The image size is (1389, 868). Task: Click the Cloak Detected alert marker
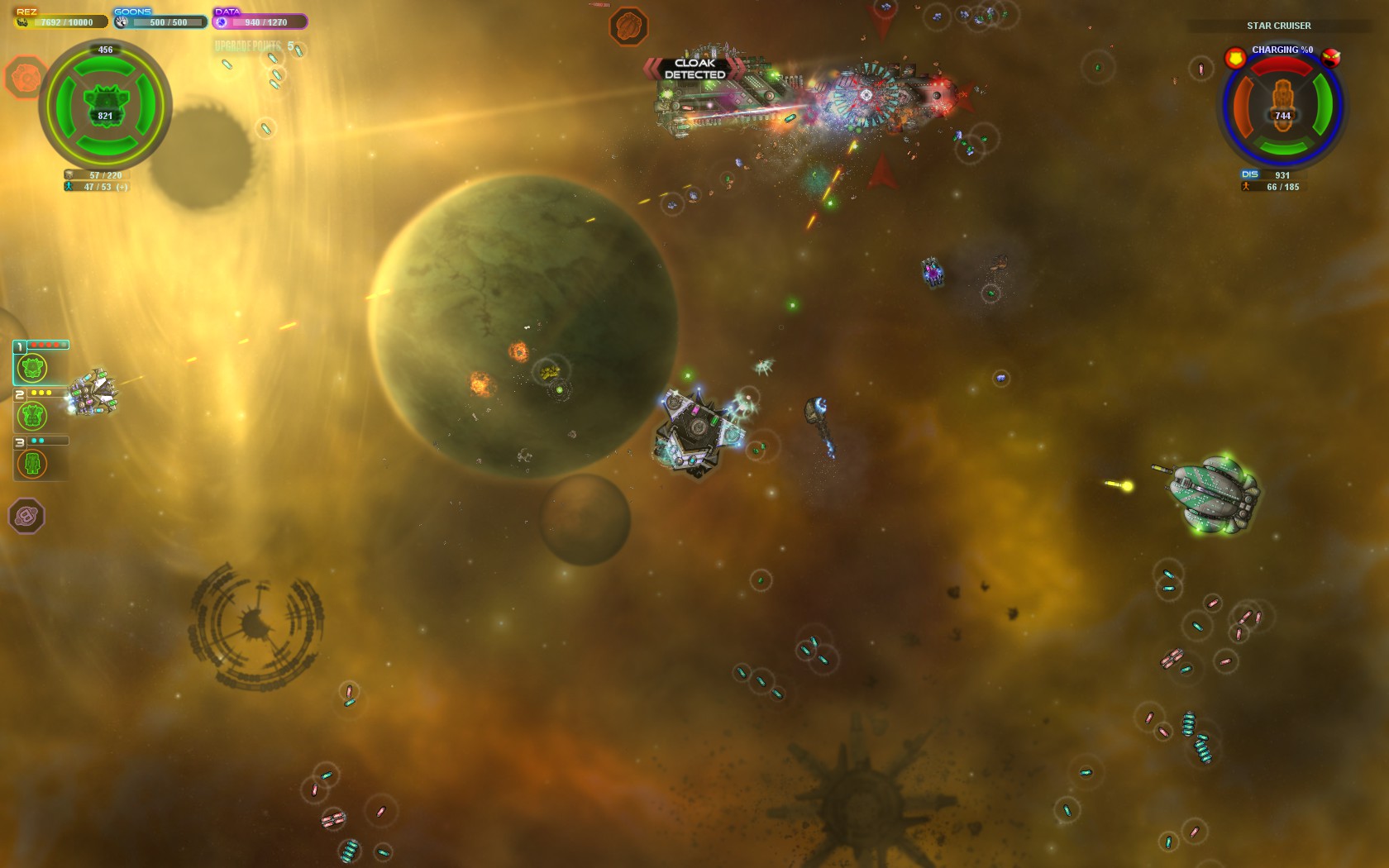tap(694, 69)
